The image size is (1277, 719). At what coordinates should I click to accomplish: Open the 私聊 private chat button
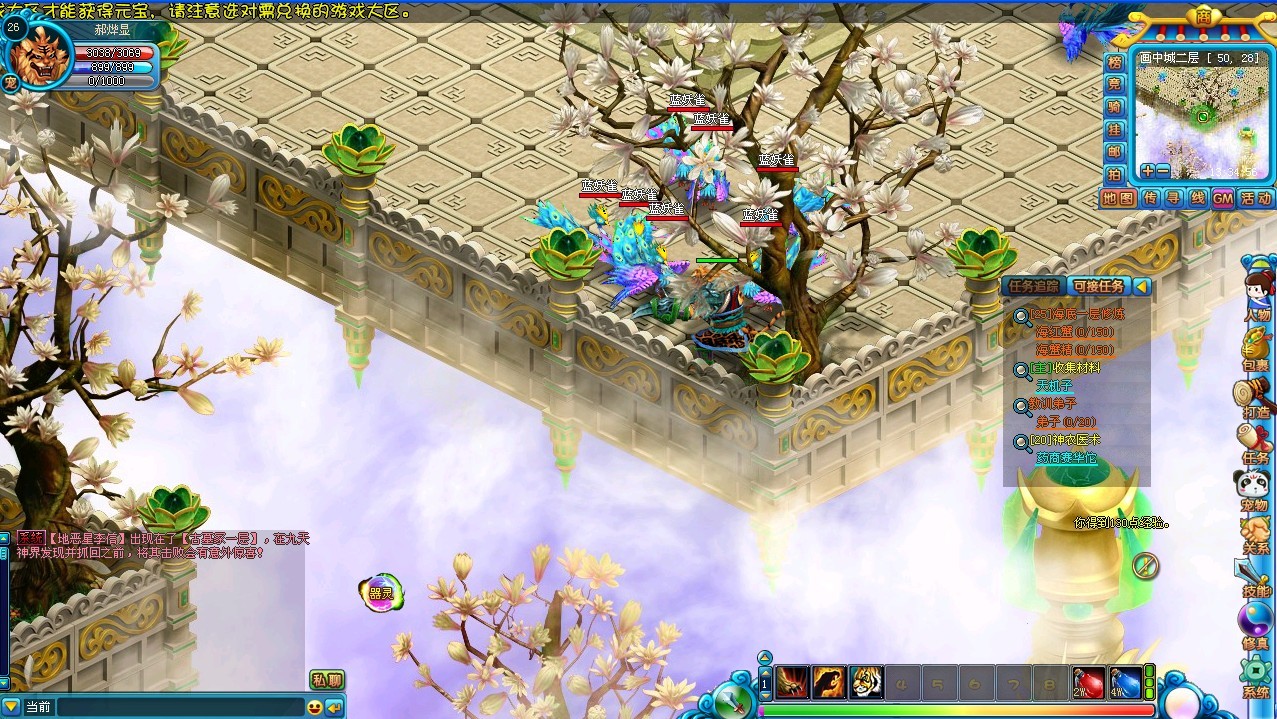click(x=326, y=680)
